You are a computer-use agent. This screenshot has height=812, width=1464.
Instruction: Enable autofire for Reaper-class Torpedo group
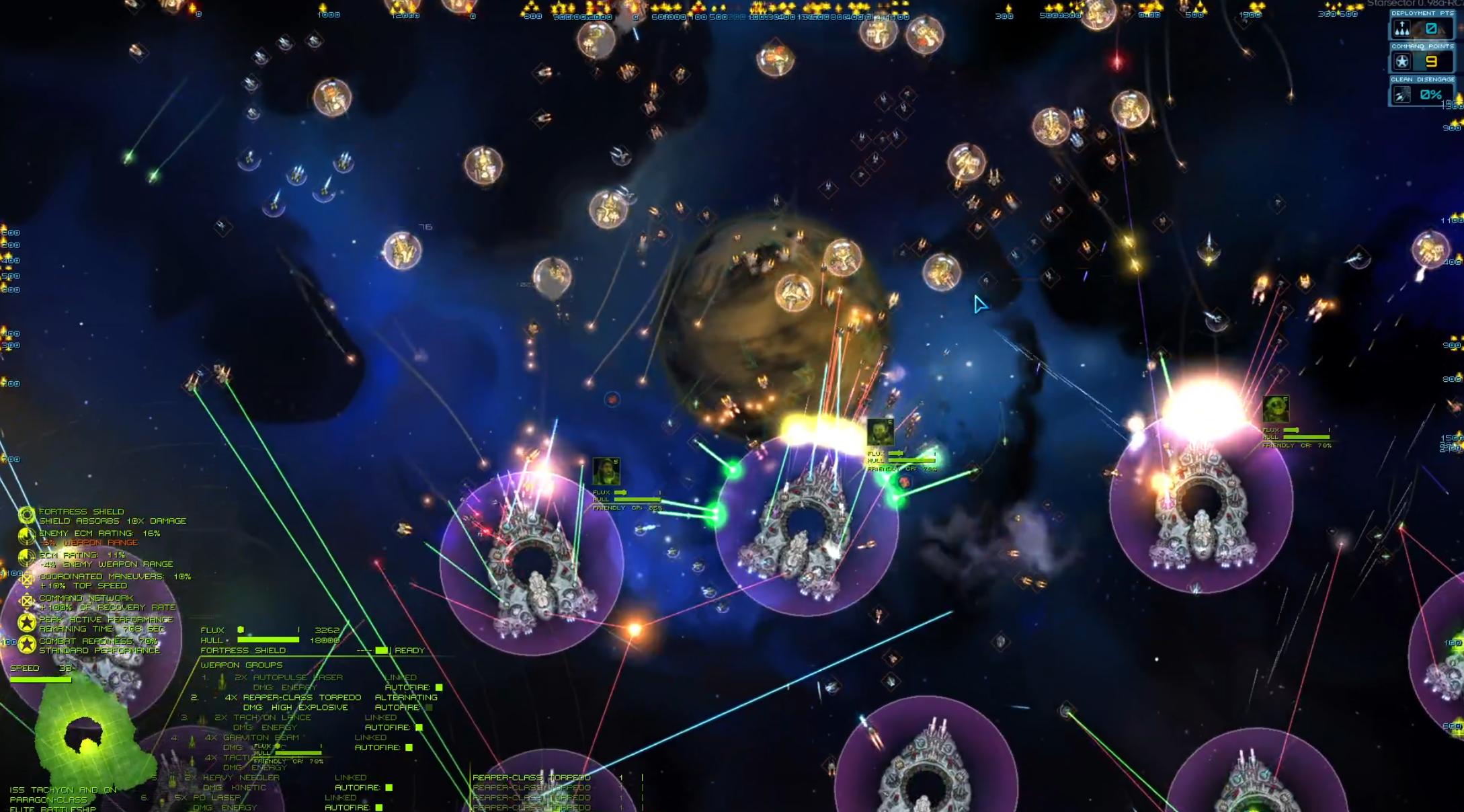(x=429, y=708)
